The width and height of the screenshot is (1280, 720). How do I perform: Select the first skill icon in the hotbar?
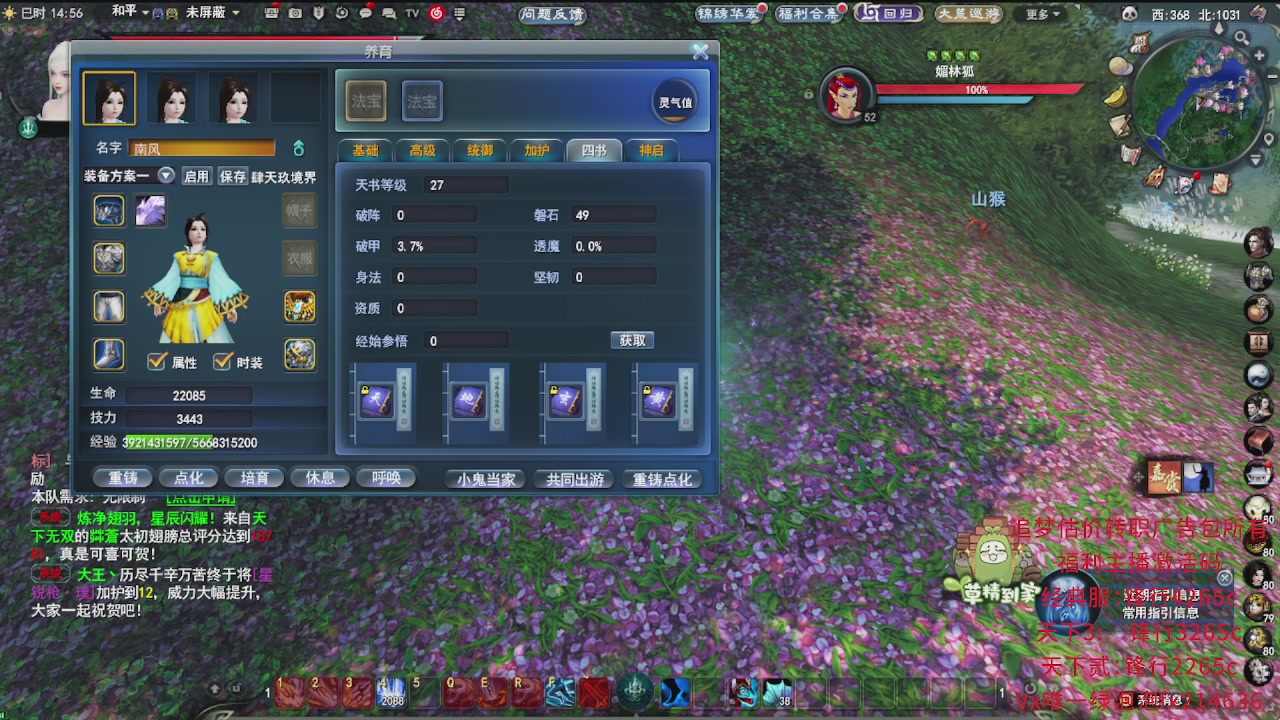[x=287, y=690]
